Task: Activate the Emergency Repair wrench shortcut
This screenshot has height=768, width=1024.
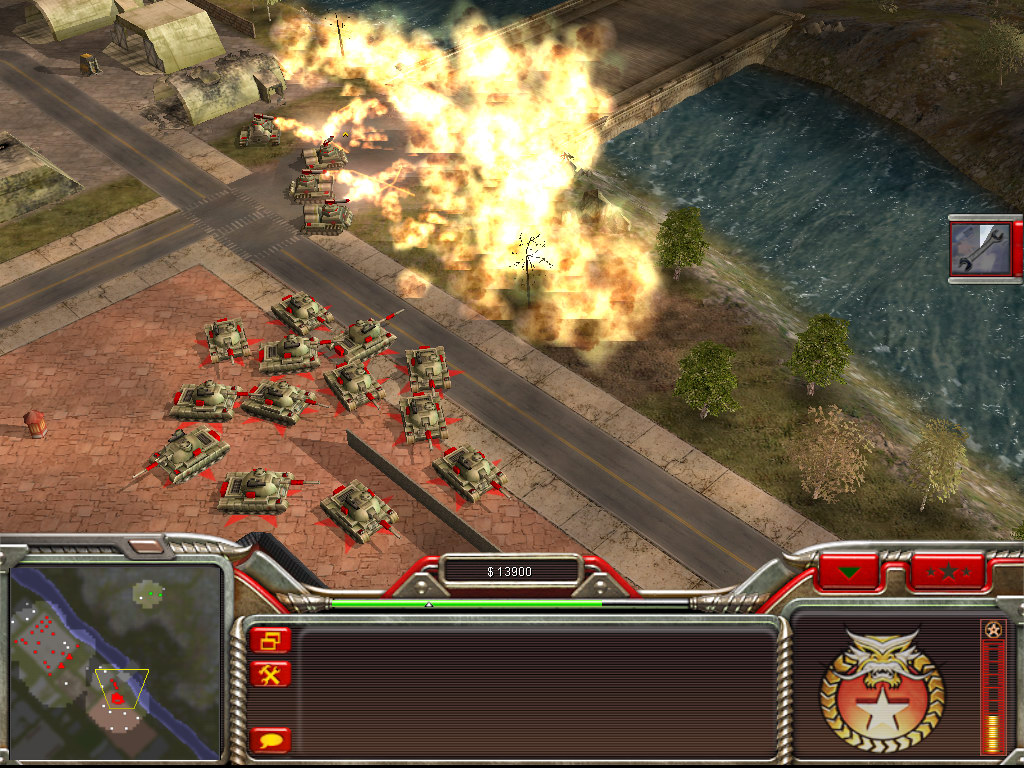Action: pos(981,249)
